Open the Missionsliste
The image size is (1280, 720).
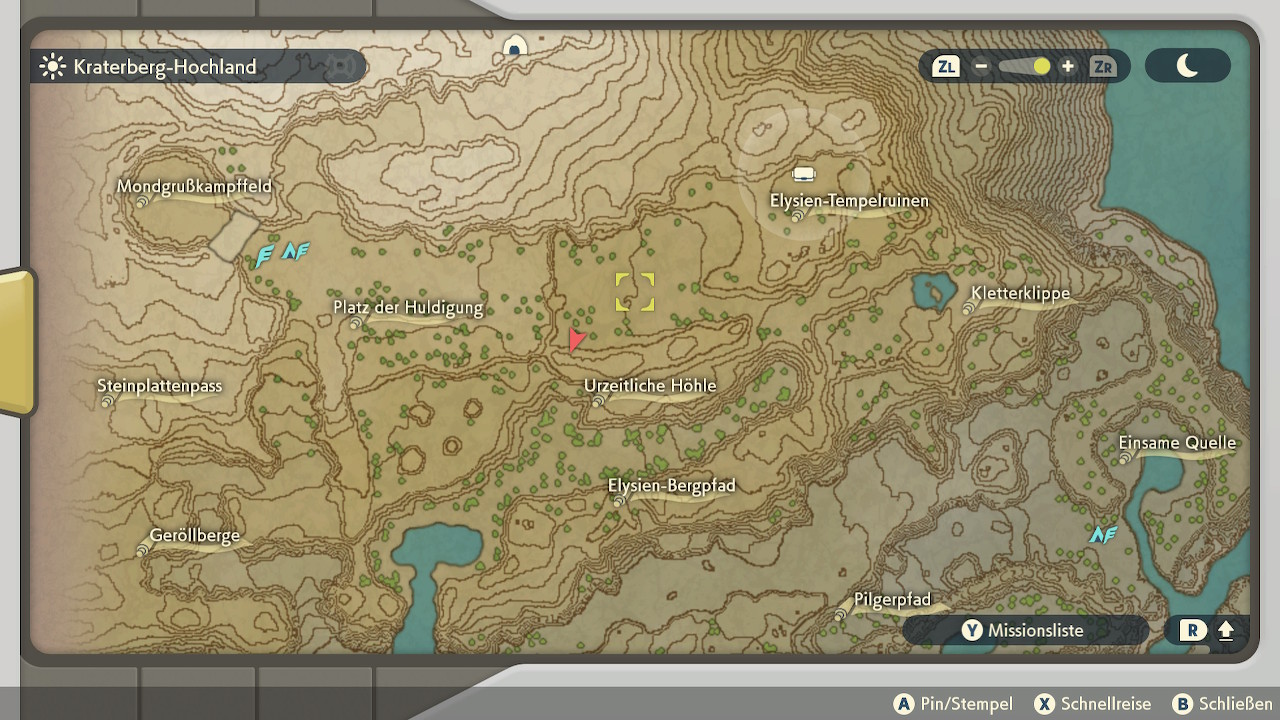click(1024, 630)
